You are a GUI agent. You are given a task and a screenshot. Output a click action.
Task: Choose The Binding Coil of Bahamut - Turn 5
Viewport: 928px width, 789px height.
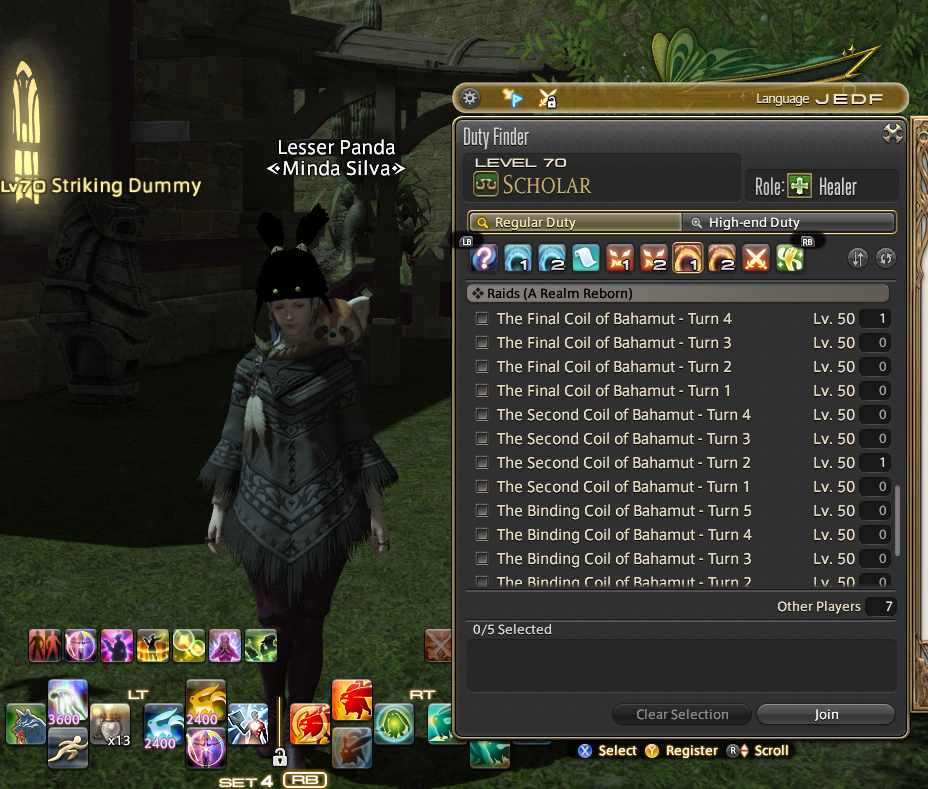[x=483, y=511]
